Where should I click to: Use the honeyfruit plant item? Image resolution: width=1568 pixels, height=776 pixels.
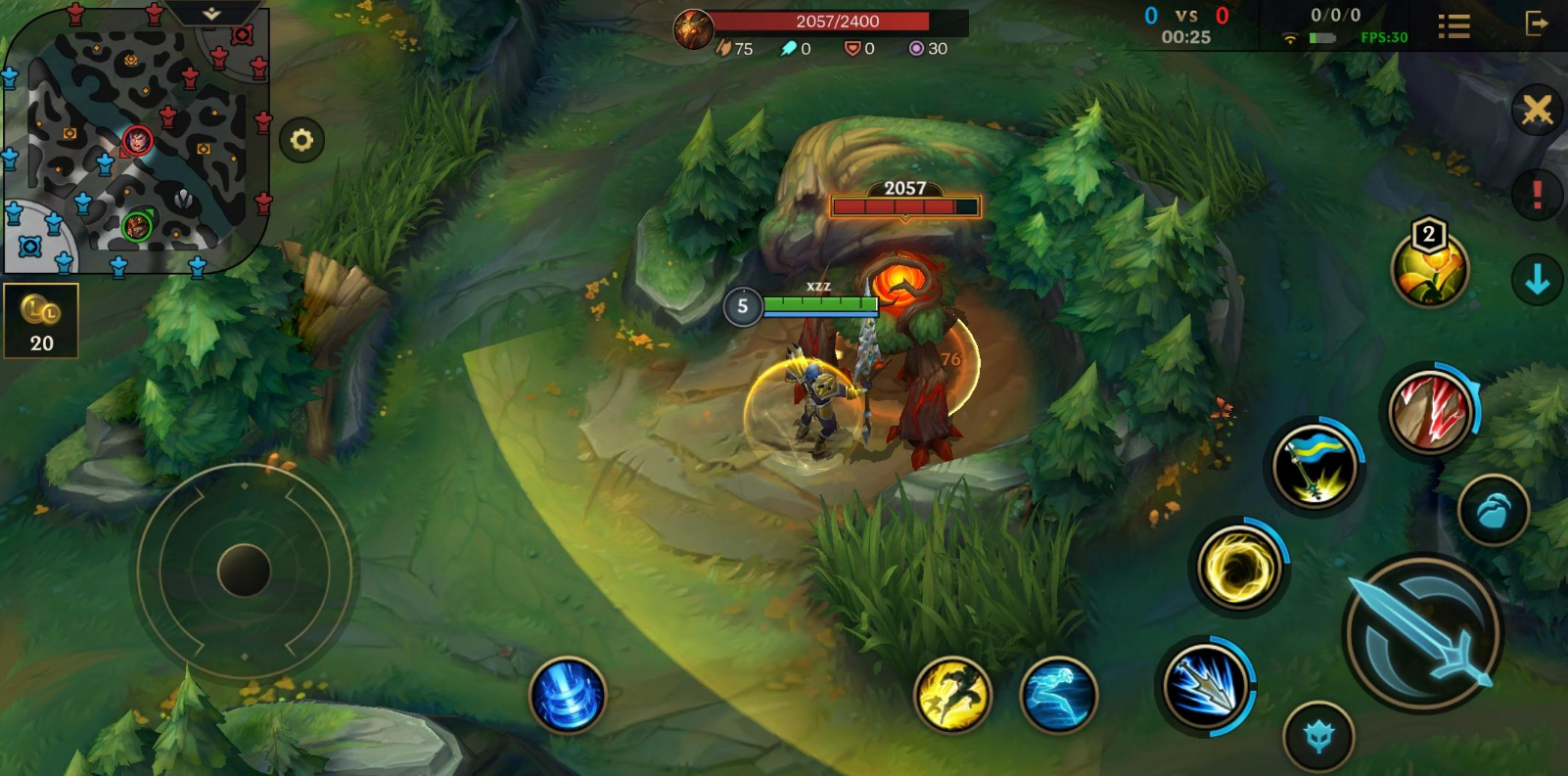click(1429, 269)
